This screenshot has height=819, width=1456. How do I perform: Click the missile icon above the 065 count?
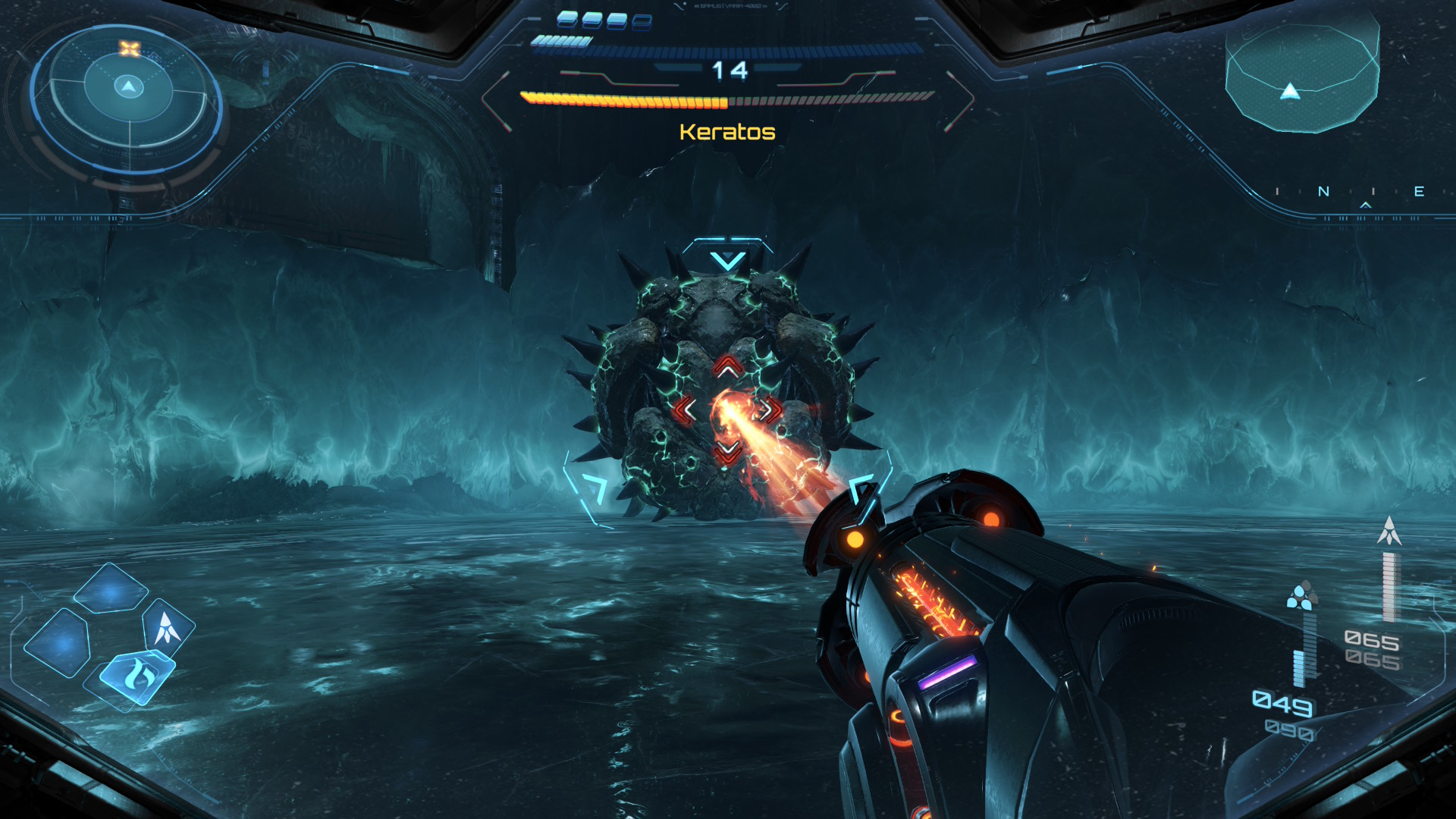(1389, 531)
